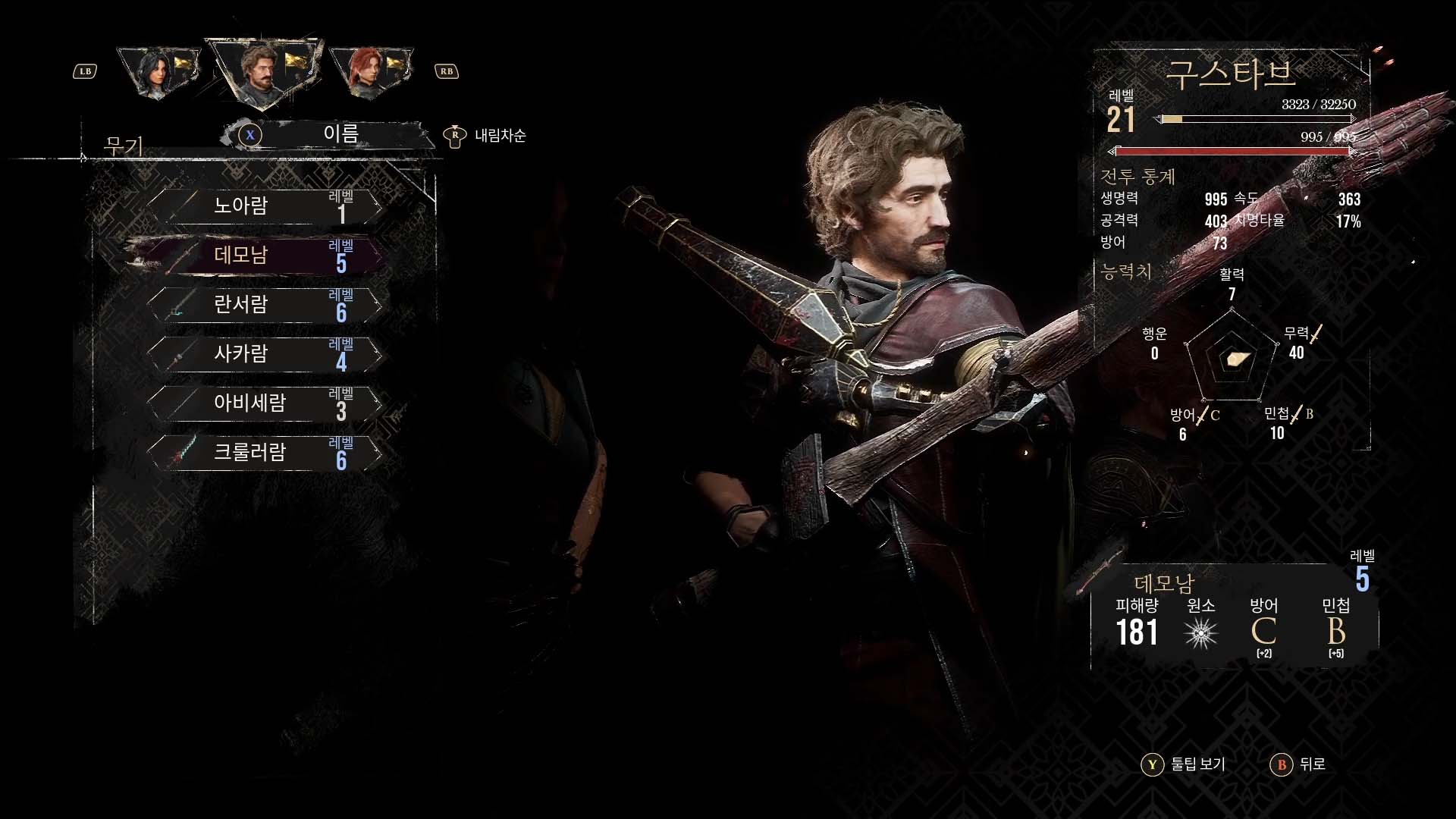Select the 노아람 weapon entry

pos(264,206)
